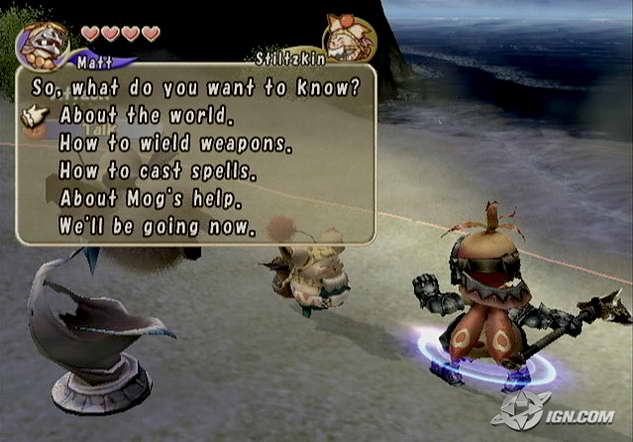Screen dimensions: 633x442
Task: Choose 'We'll be going now.' to leave
Action: (157, 227)
